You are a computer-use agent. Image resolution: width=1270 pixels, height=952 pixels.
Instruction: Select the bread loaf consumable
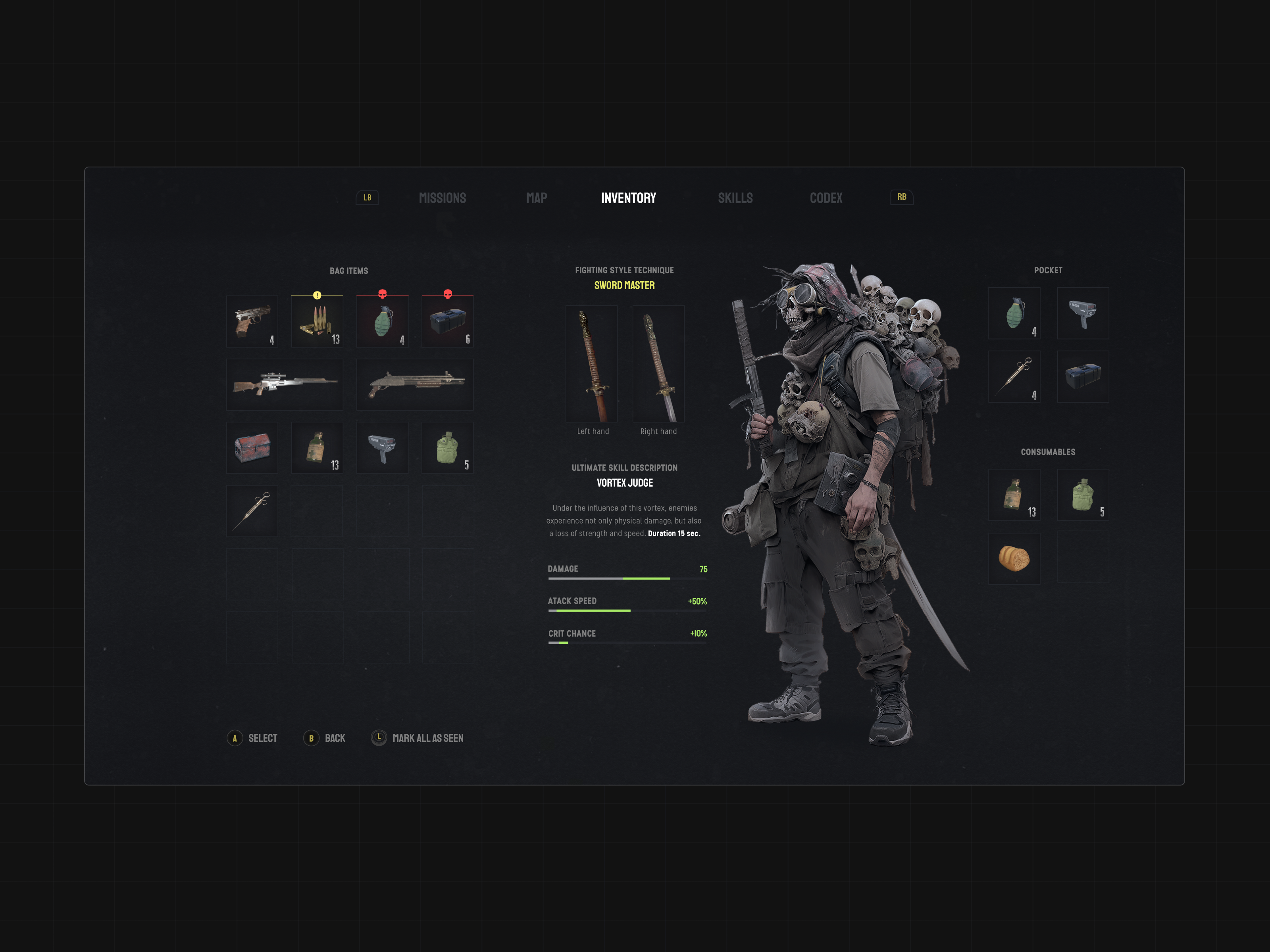pyautogui.click(x=1014, y=559)
